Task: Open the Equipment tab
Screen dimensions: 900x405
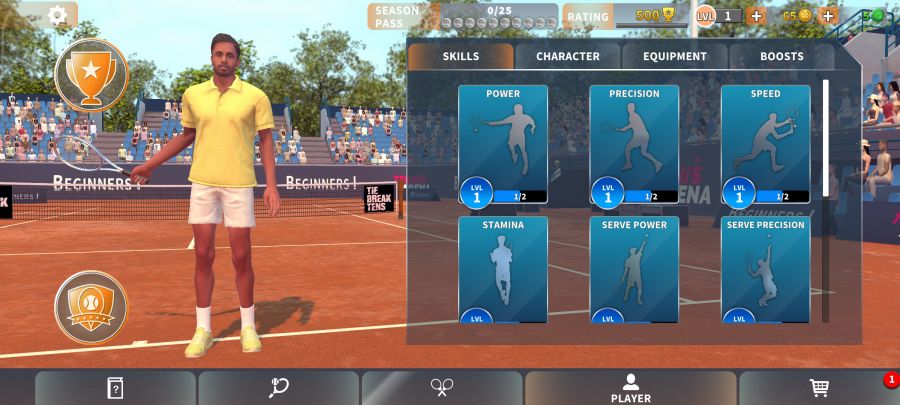Action: click(675, 57)
